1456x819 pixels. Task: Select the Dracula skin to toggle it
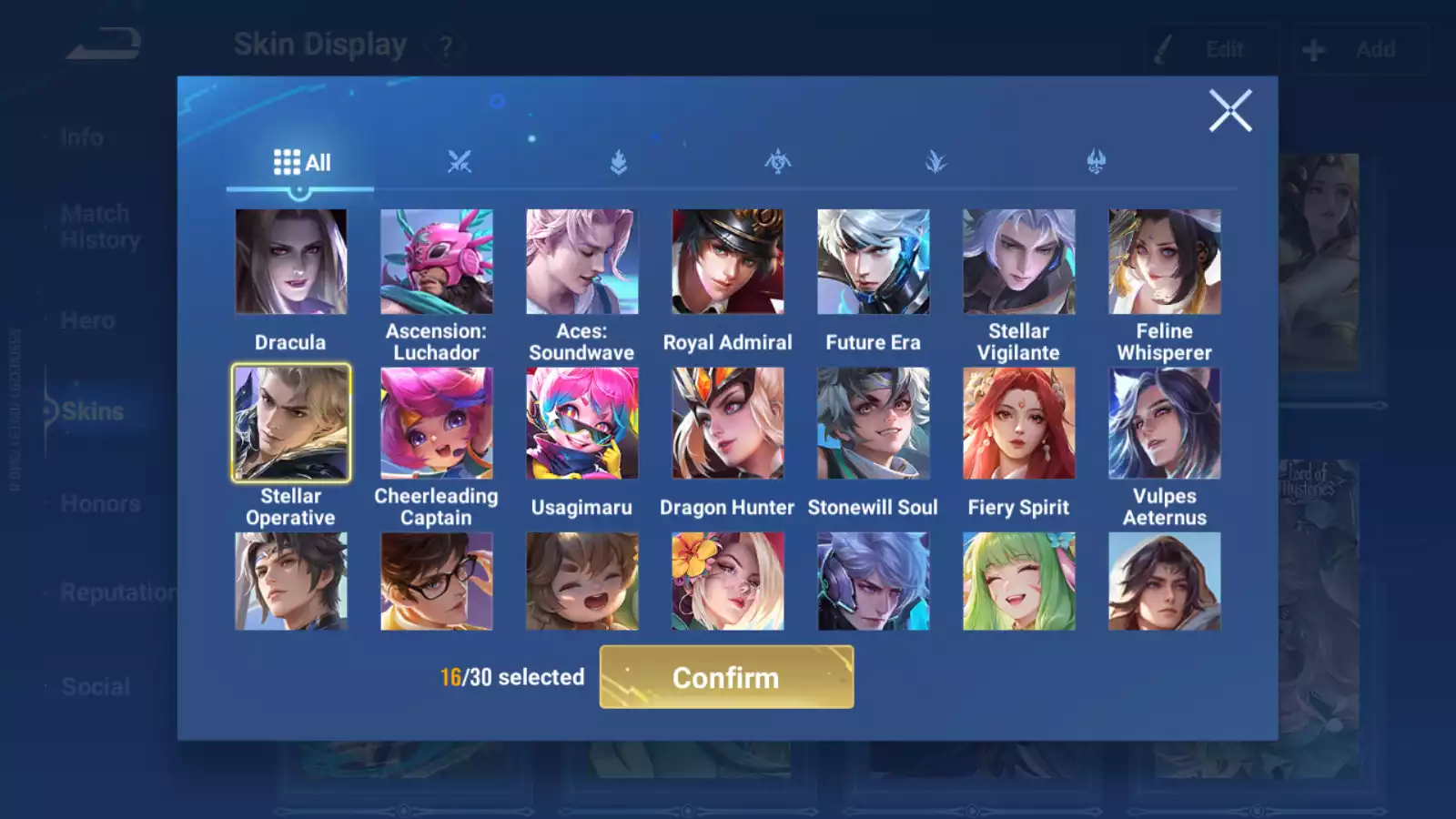(291, 261)
